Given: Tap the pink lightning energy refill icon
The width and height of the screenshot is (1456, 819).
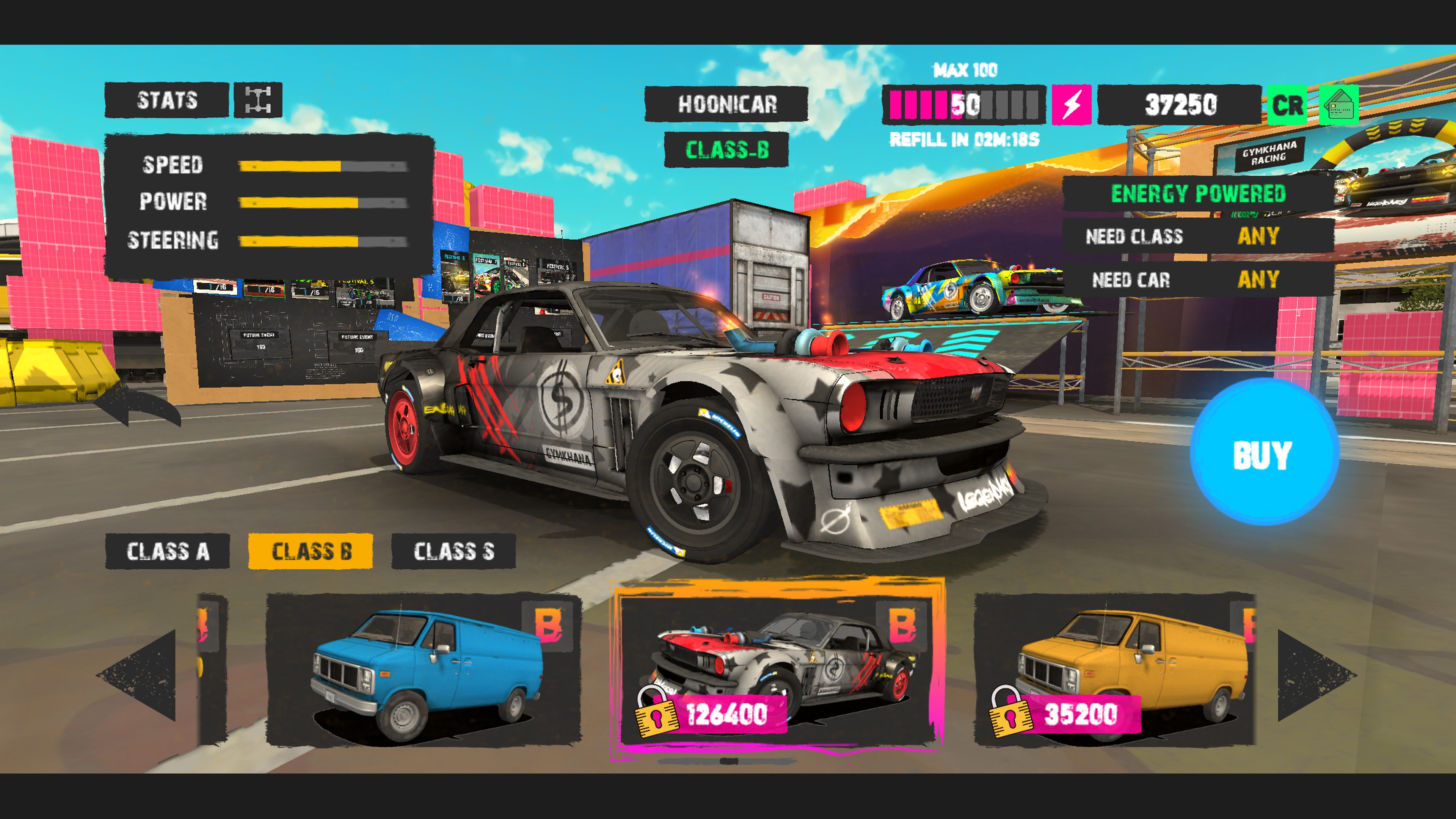Looking at the screenshot, I should click(x=1071, y=105).
